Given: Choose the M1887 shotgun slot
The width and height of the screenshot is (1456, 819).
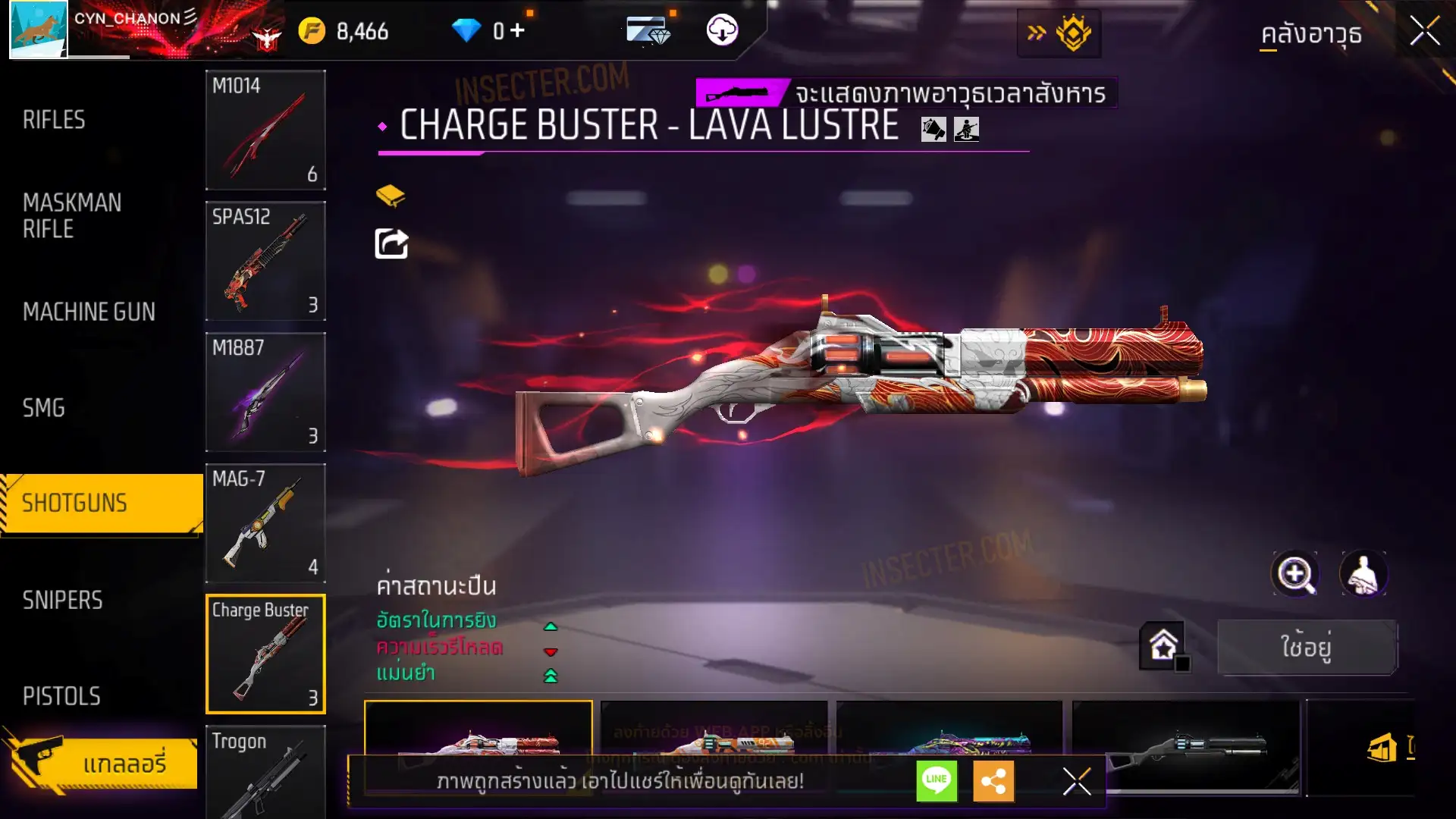Looking at the screenshot, I should coord(265,392).
